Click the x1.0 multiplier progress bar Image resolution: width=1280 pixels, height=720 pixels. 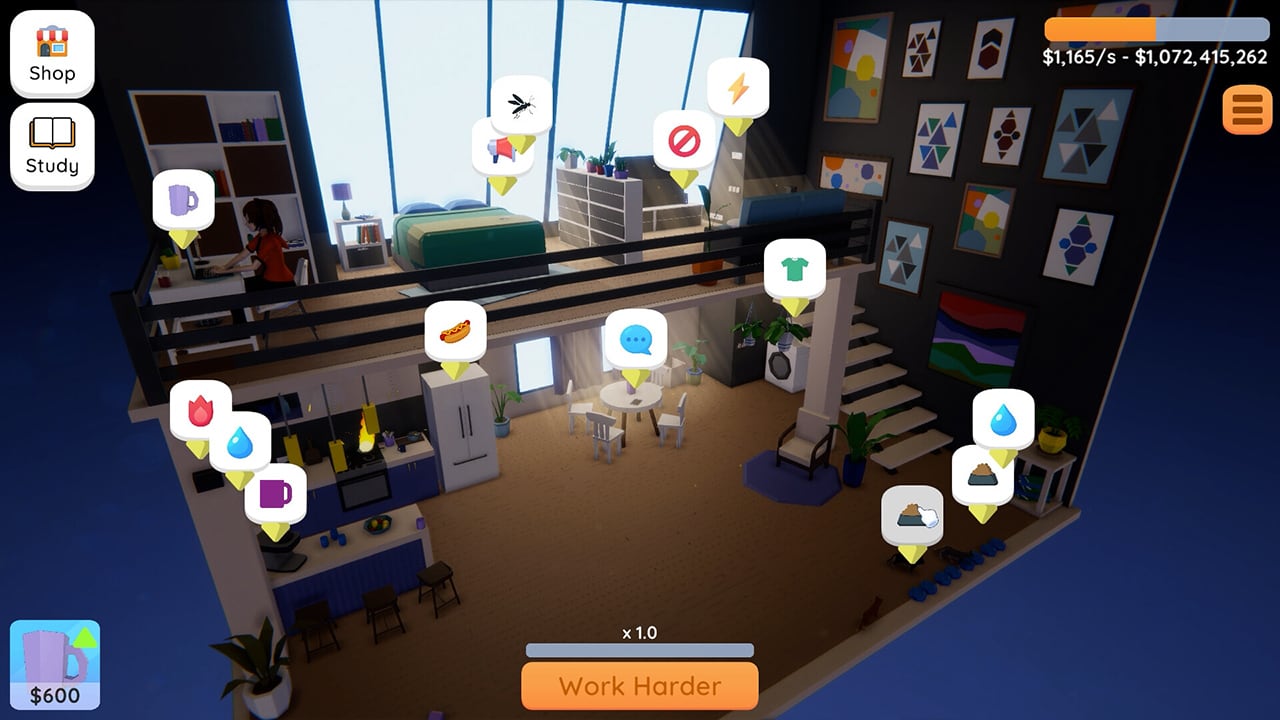[639, 650]
